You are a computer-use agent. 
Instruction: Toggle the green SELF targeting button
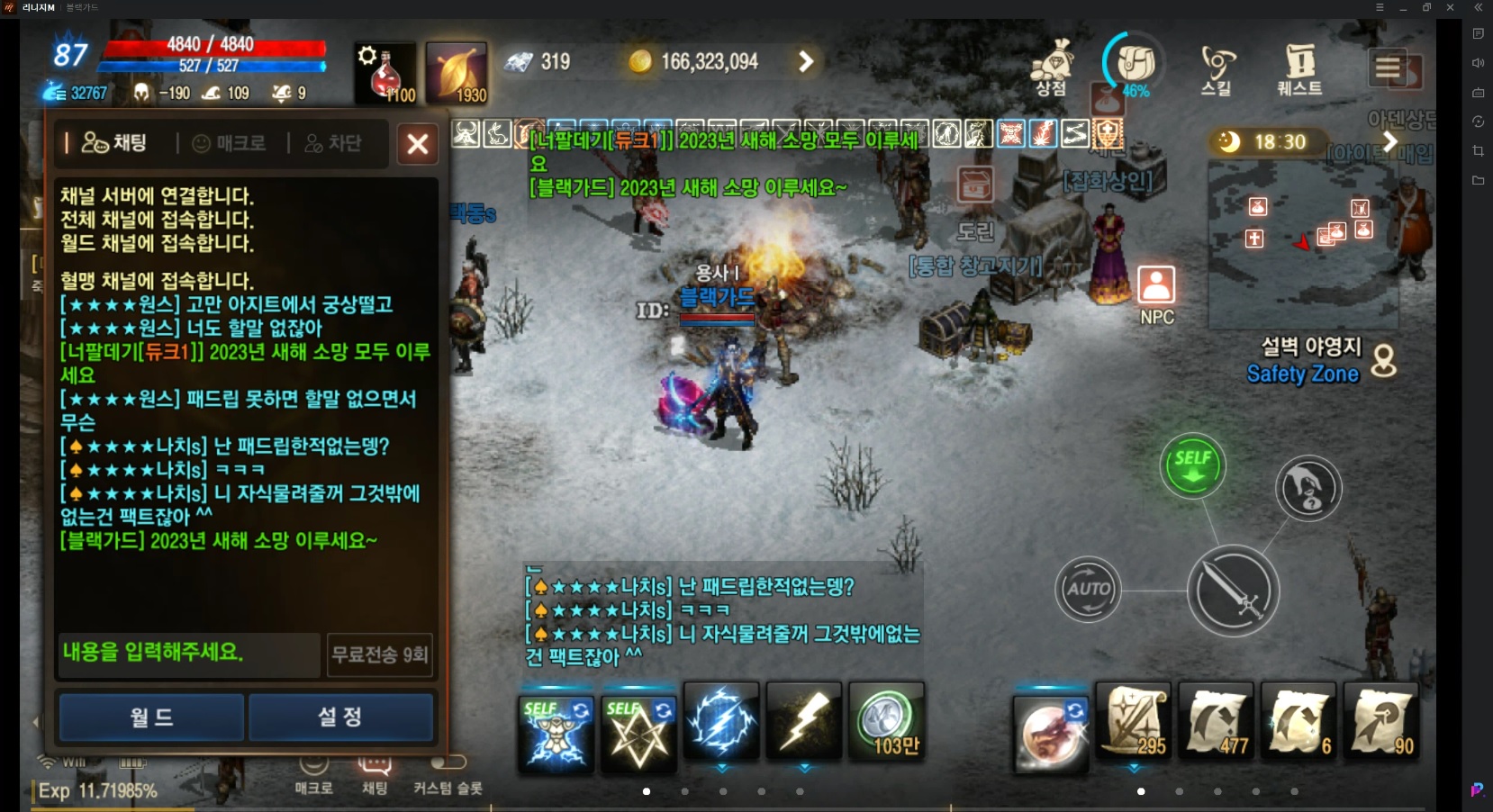pyautogui.click(x=1194, y=465)
